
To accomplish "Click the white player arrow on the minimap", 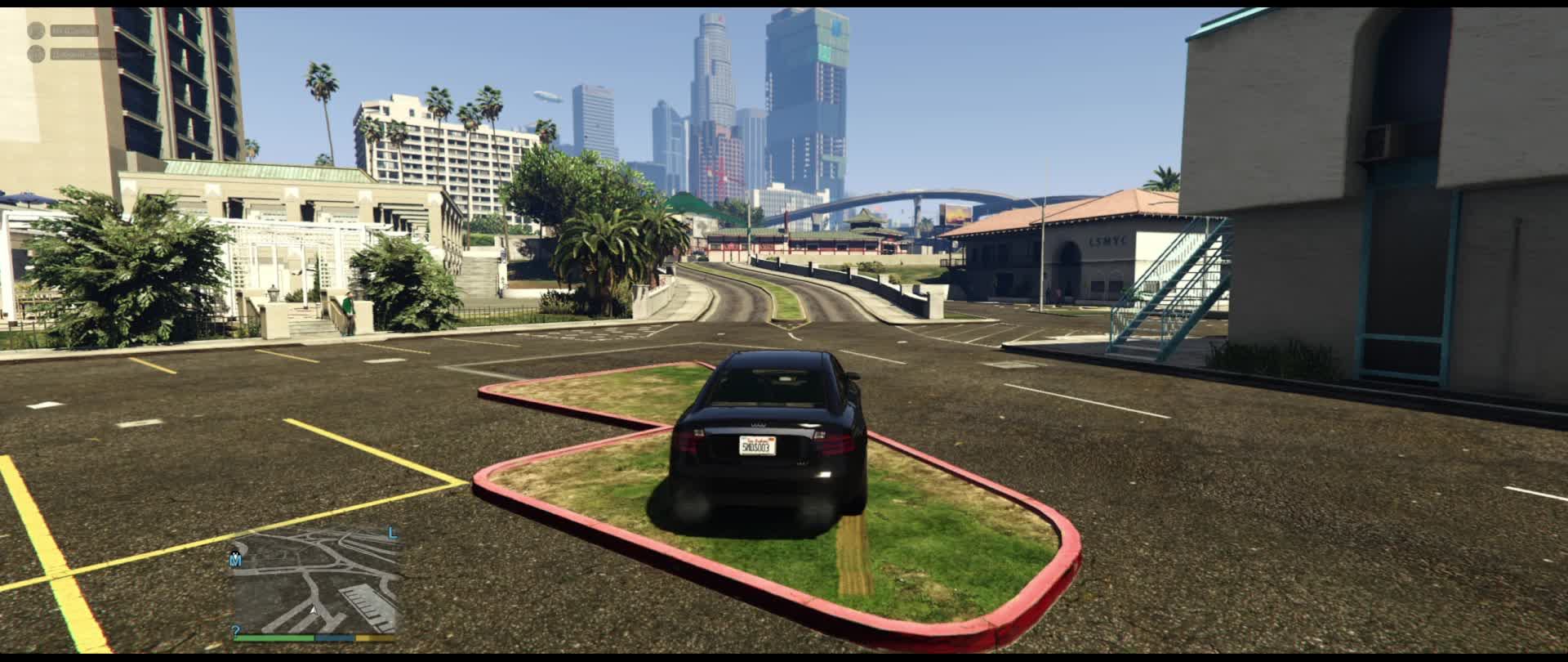I will pos(314,610).
